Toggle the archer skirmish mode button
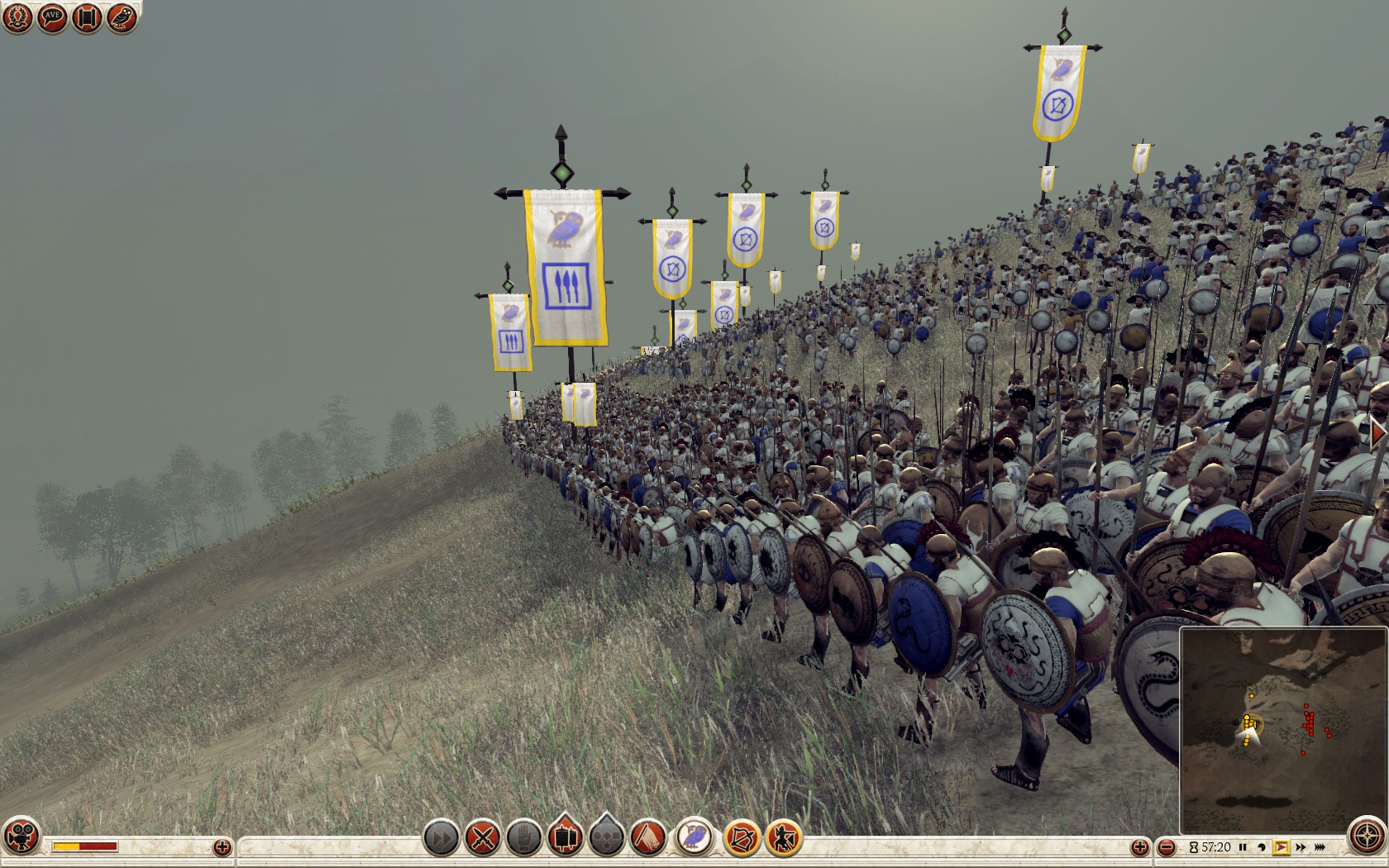 (783, 838)
